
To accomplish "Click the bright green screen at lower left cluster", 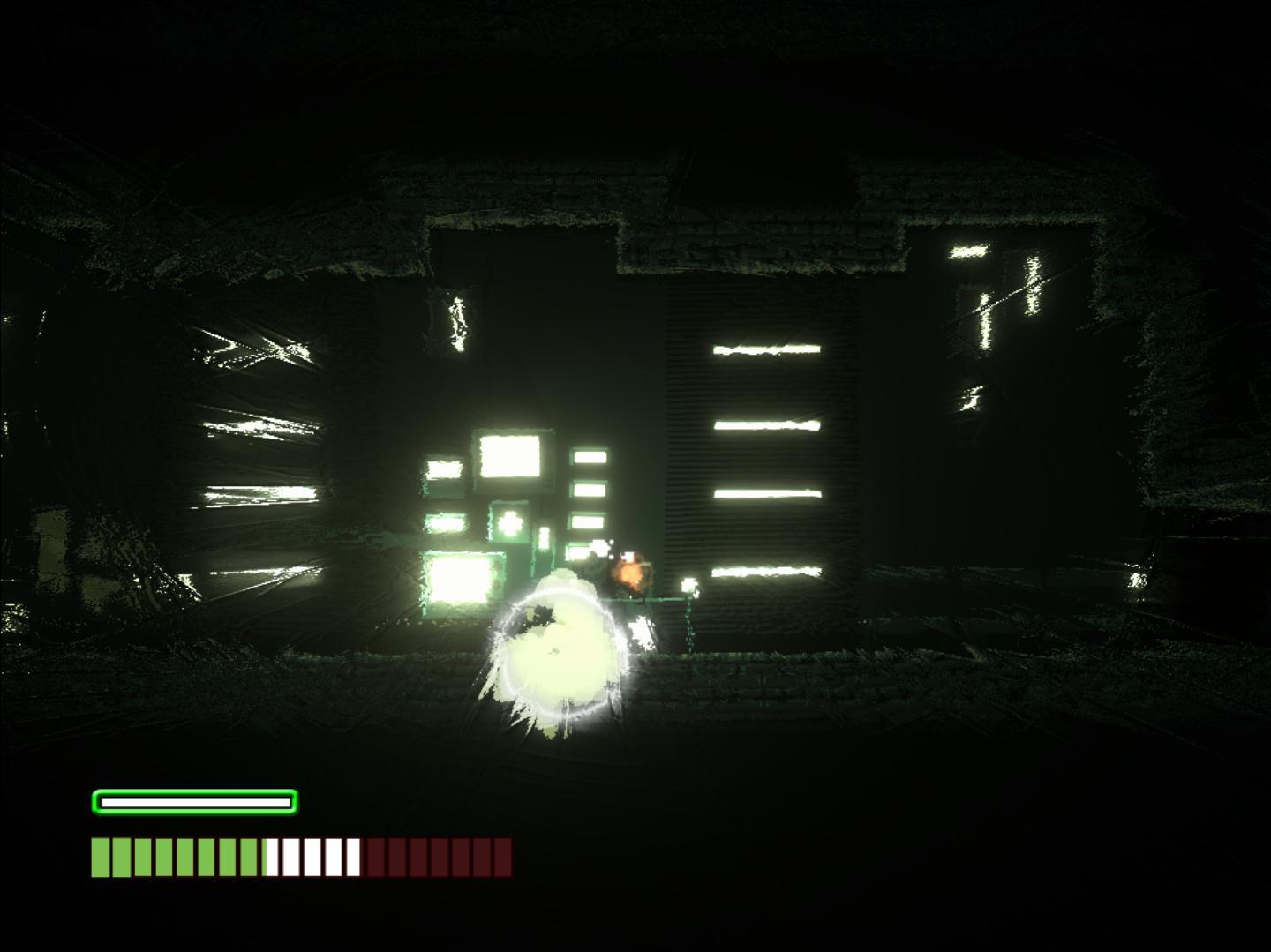I will (x=462, y=578).
